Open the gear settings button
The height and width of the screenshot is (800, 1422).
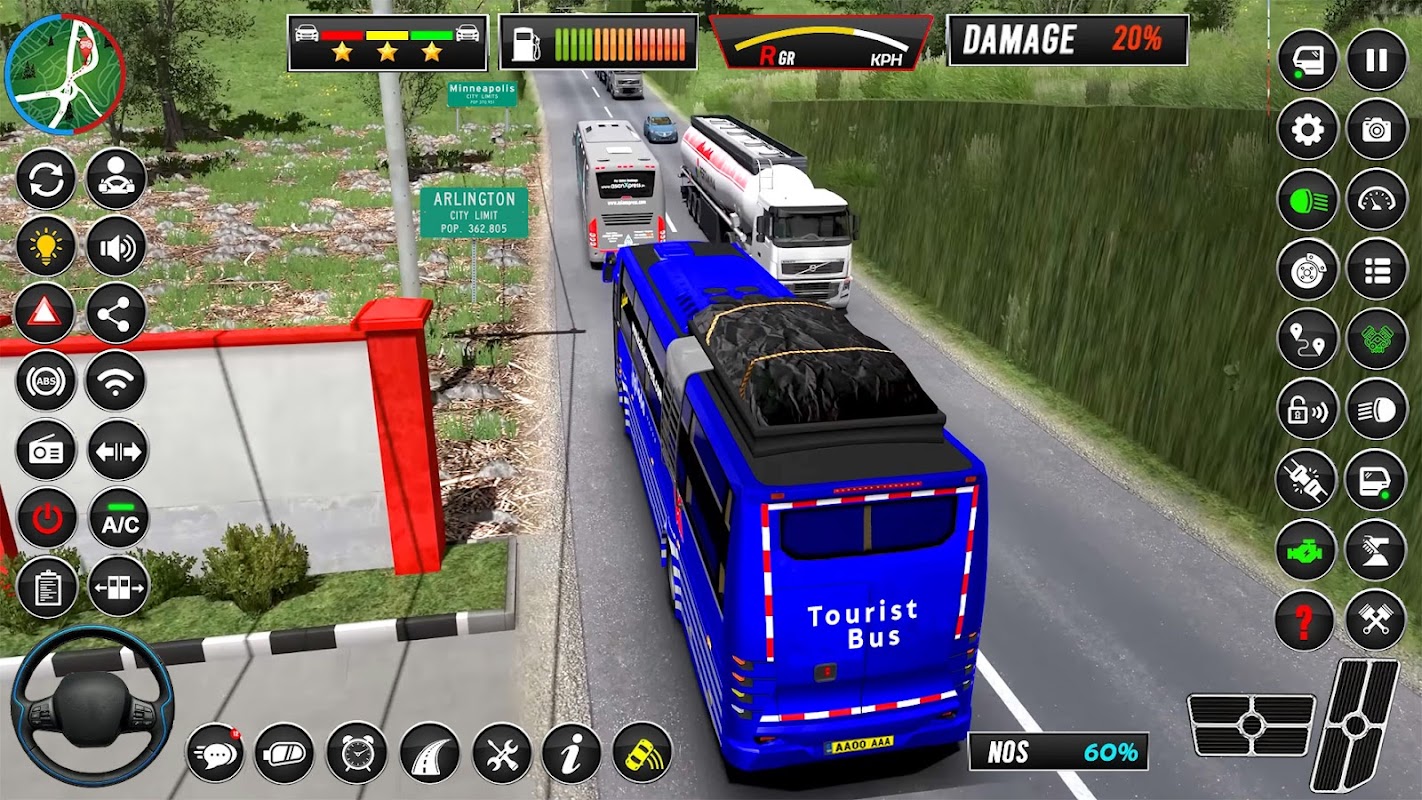[x=1307, y=130]
